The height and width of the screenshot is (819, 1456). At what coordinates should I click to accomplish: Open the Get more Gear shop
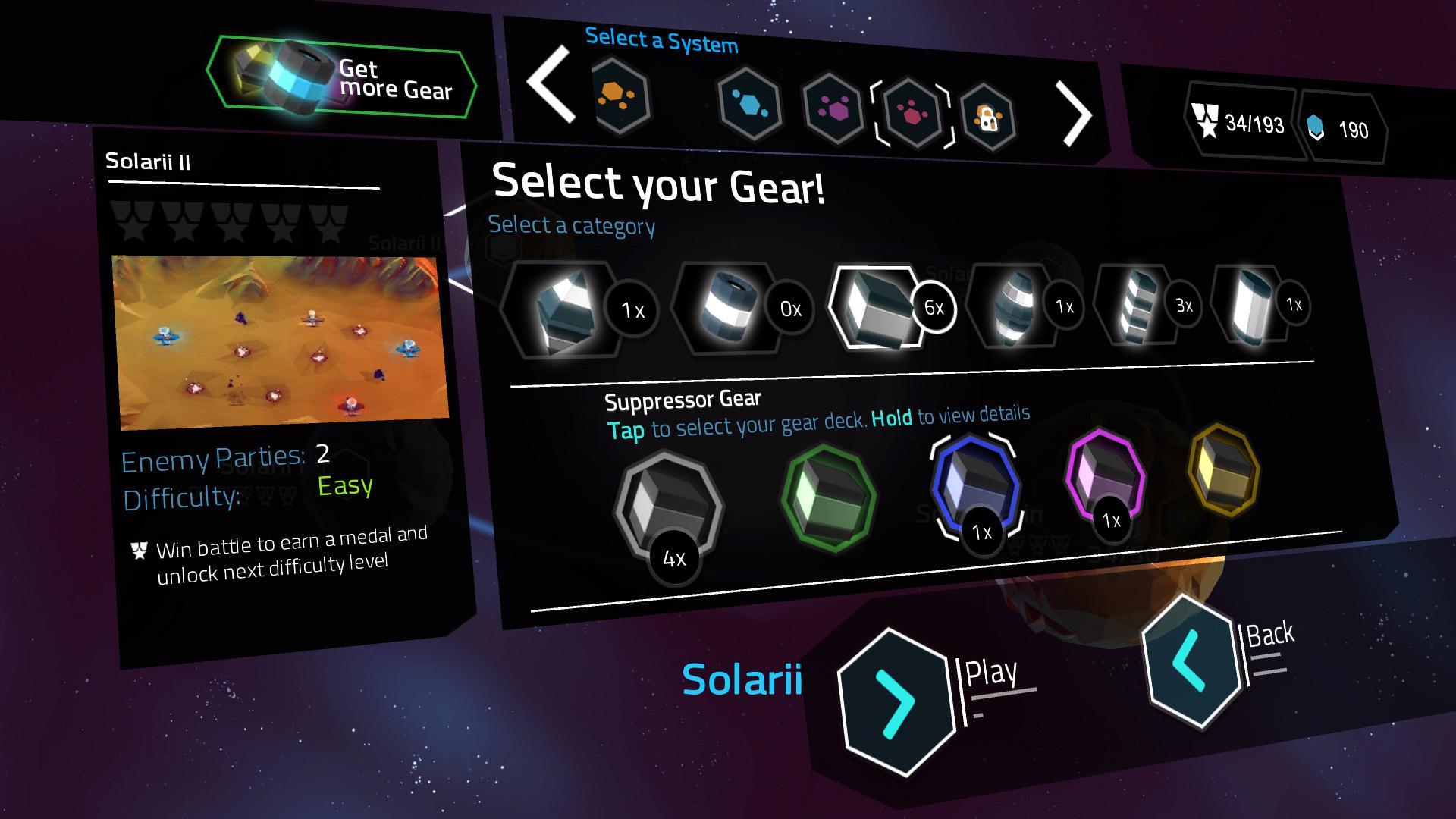click(341, 77)
